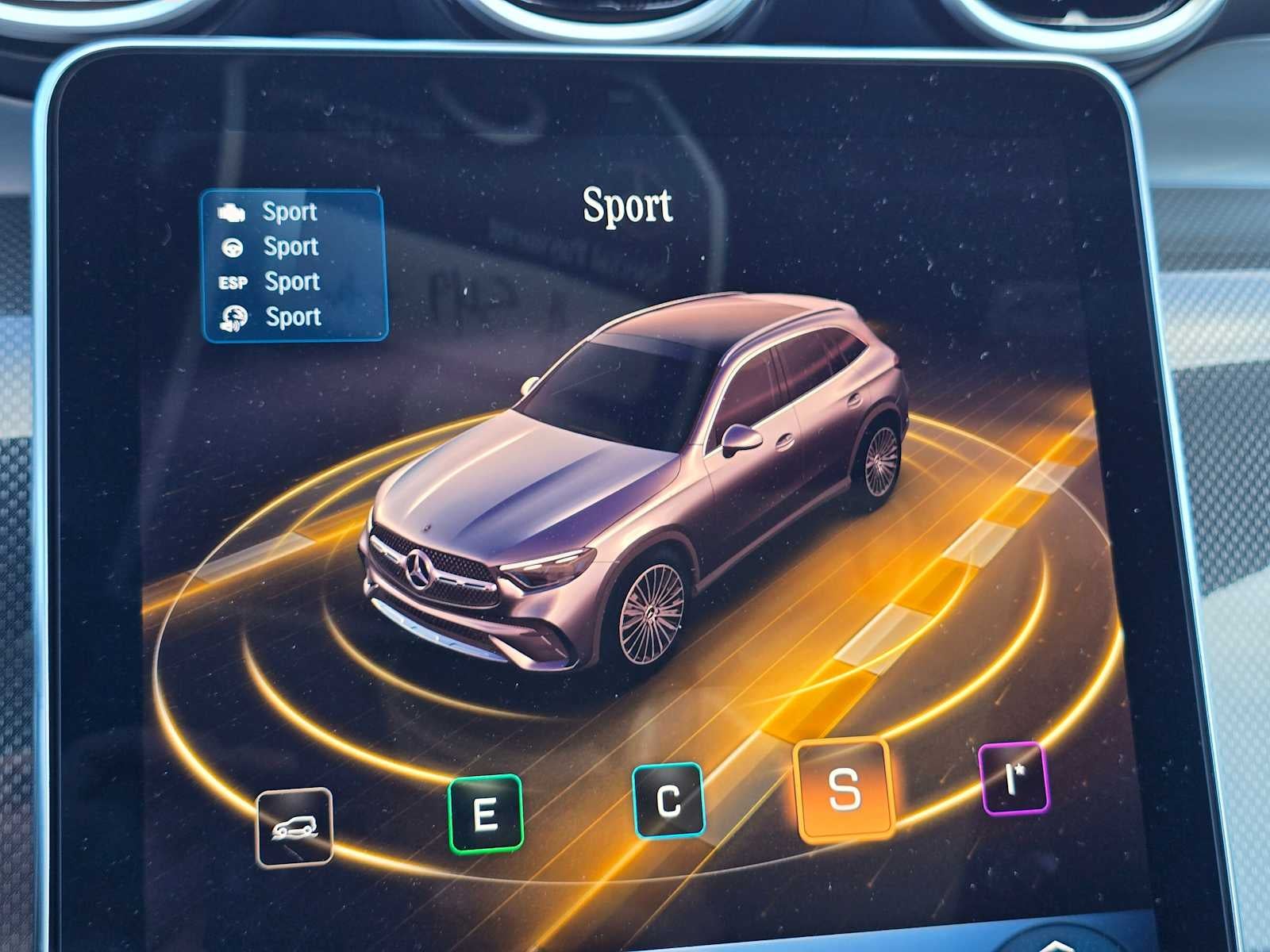Screen dimensions: 1270x952
Task: Select the first Sport entry in the panel
Action: (x=287, y=211)
